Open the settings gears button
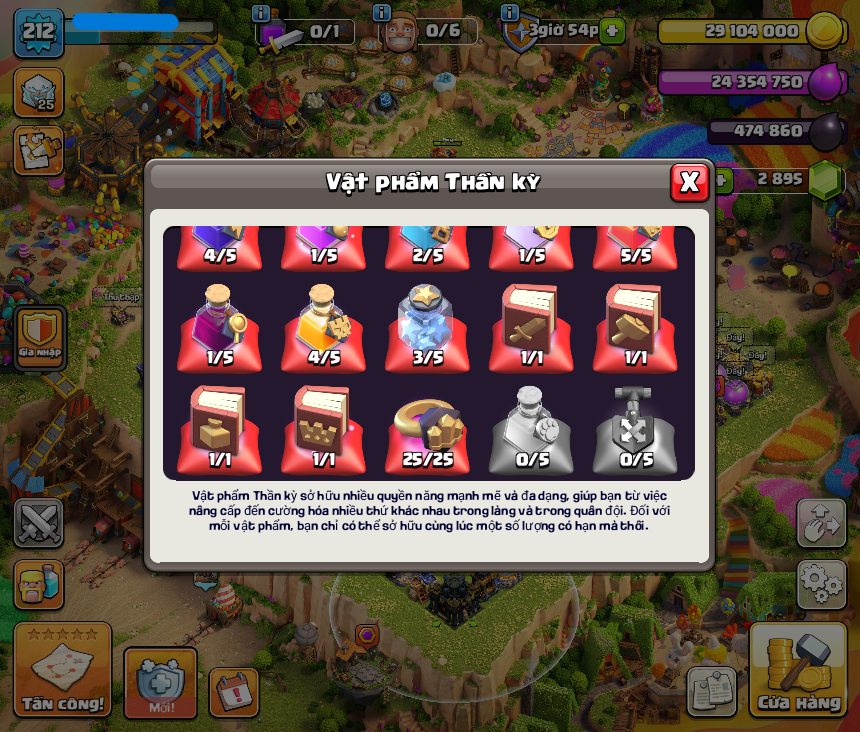The width and height of the screenshot is (860, 732). pos(821,583)
